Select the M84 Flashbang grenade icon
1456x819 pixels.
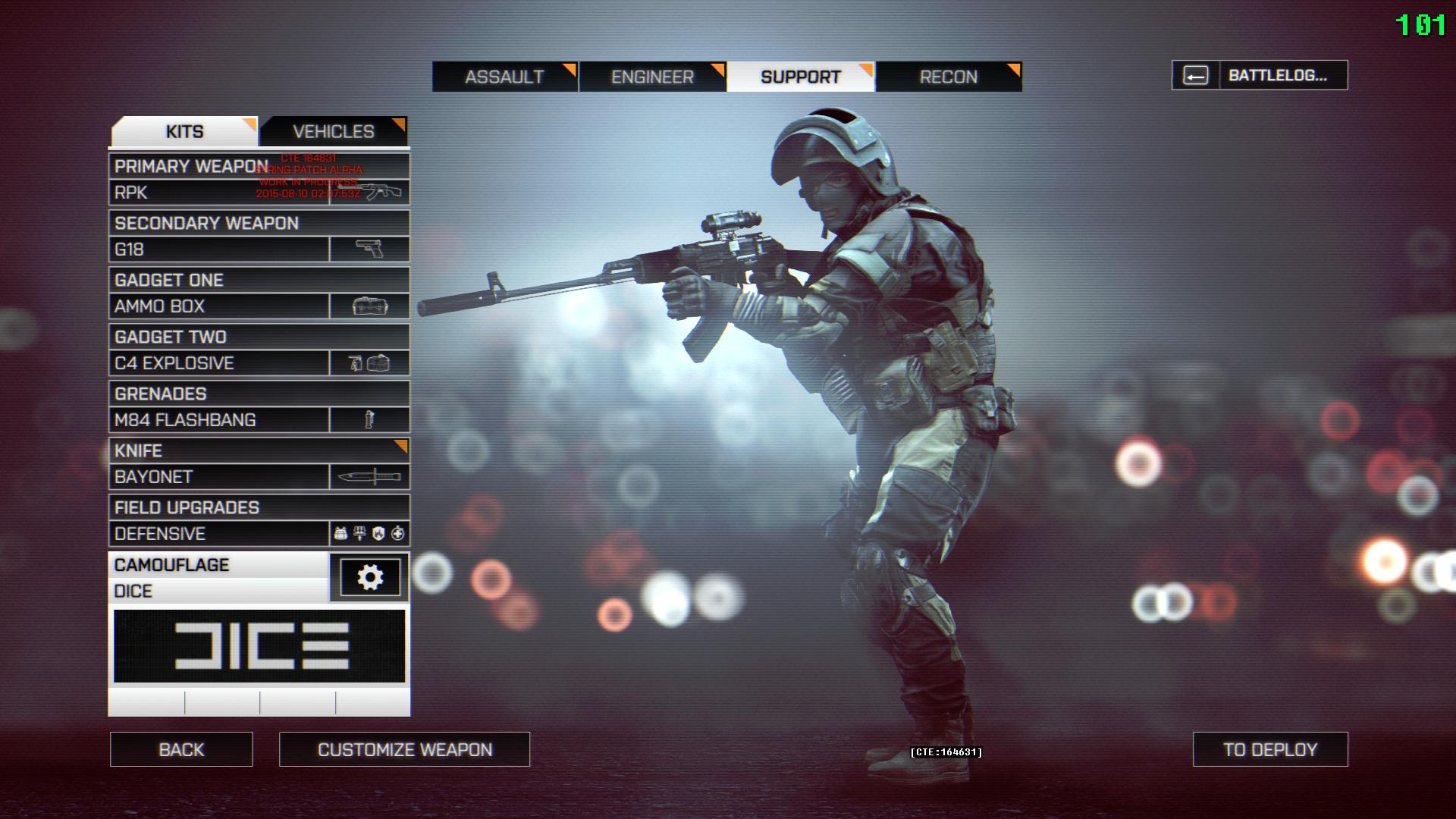point(369,419)
